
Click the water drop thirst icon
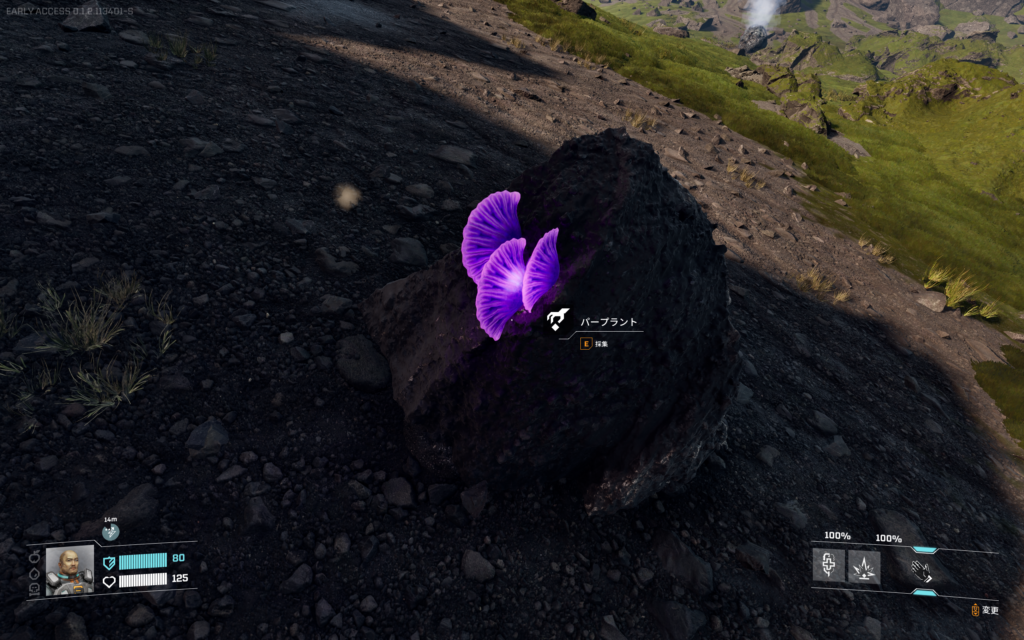[35, 575]
